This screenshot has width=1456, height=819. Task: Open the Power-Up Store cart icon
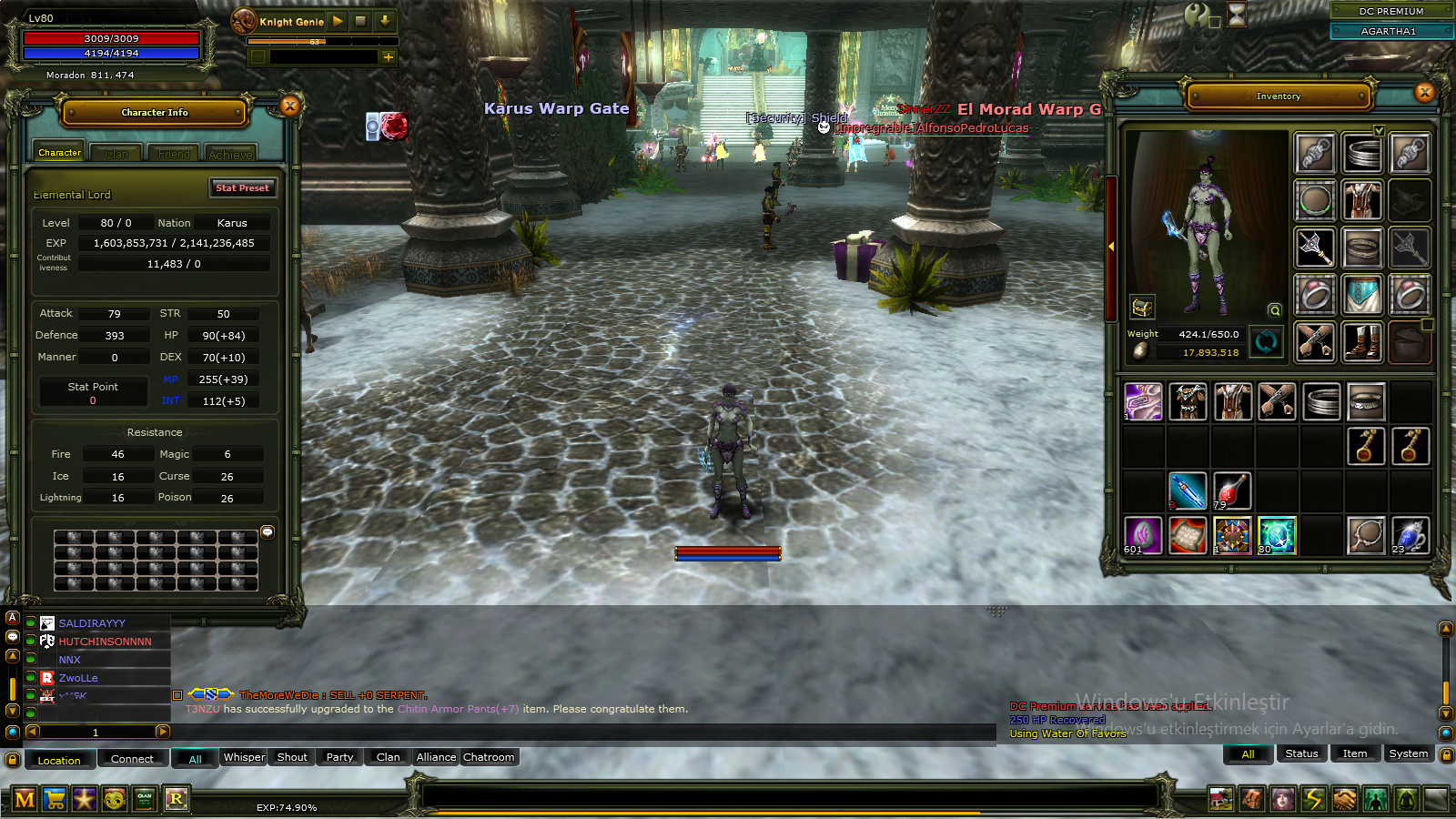coord(55,799)
